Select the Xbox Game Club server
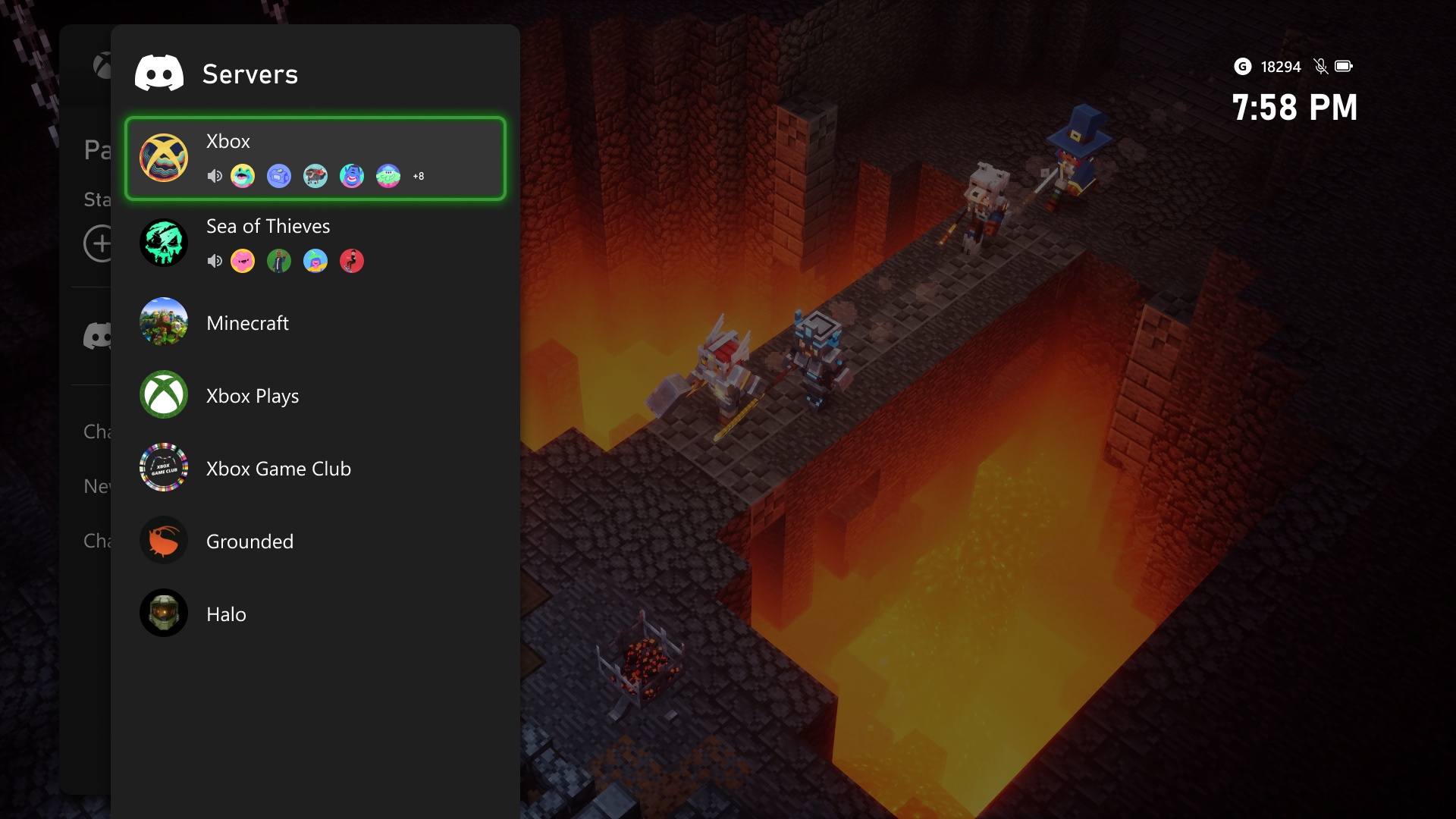The height and width of the screenshot is (819, 1456). pos(315,468)
